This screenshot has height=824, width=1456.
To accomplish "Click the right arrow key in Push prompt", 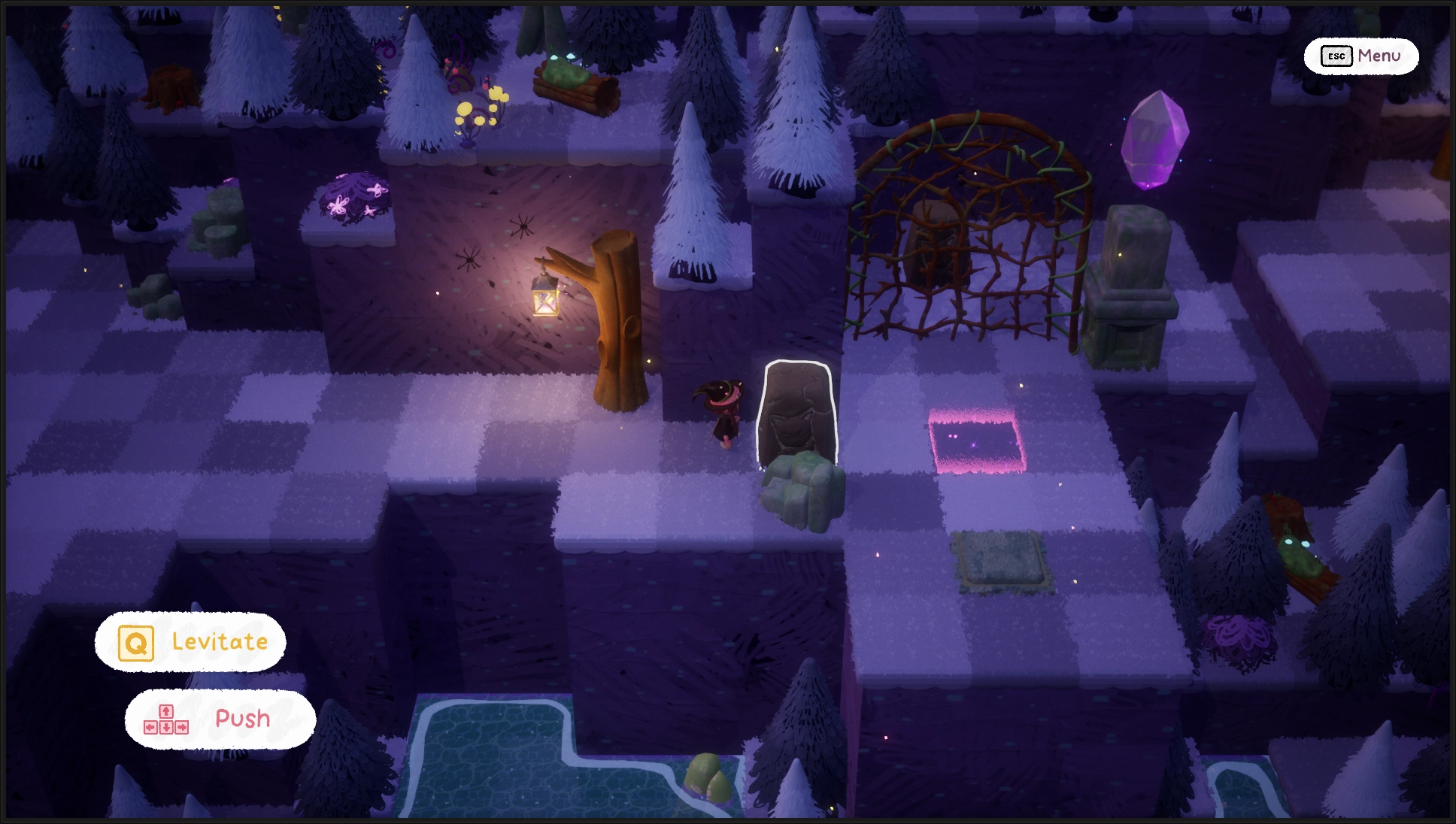I will pos(182,729).
